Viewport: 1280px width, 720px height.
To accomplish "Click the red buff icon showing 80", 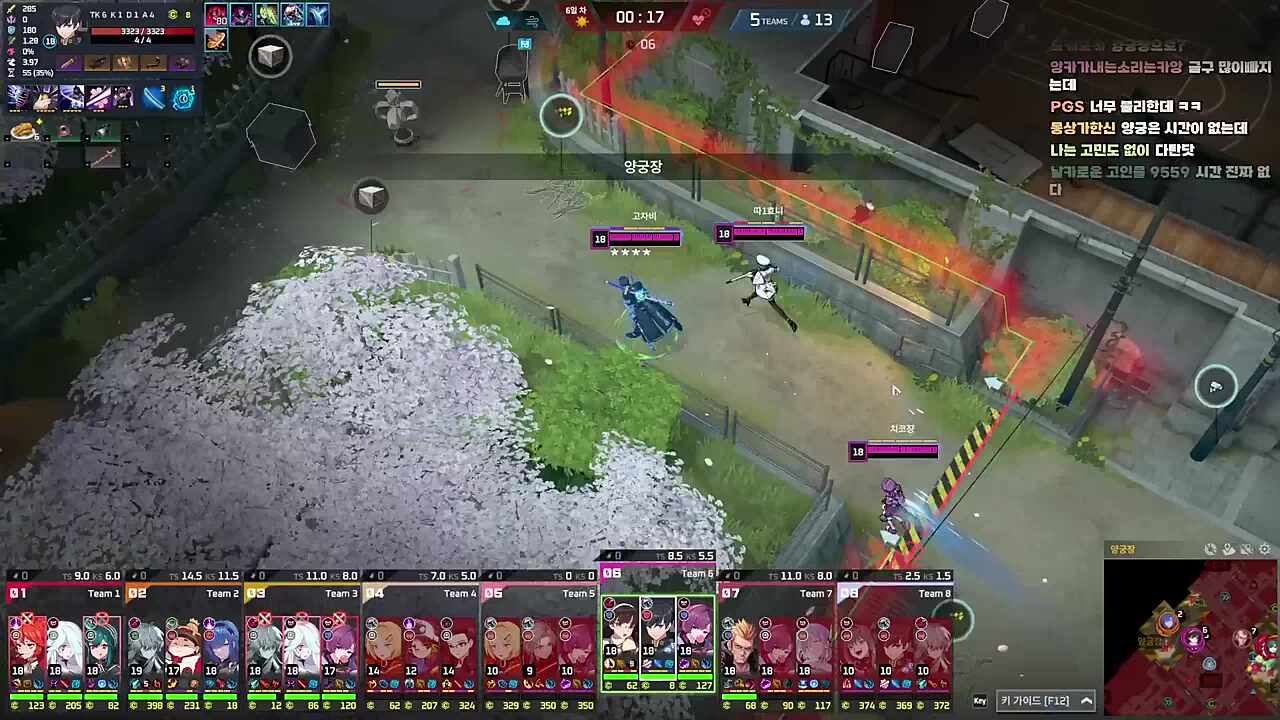I will (216, 15).
